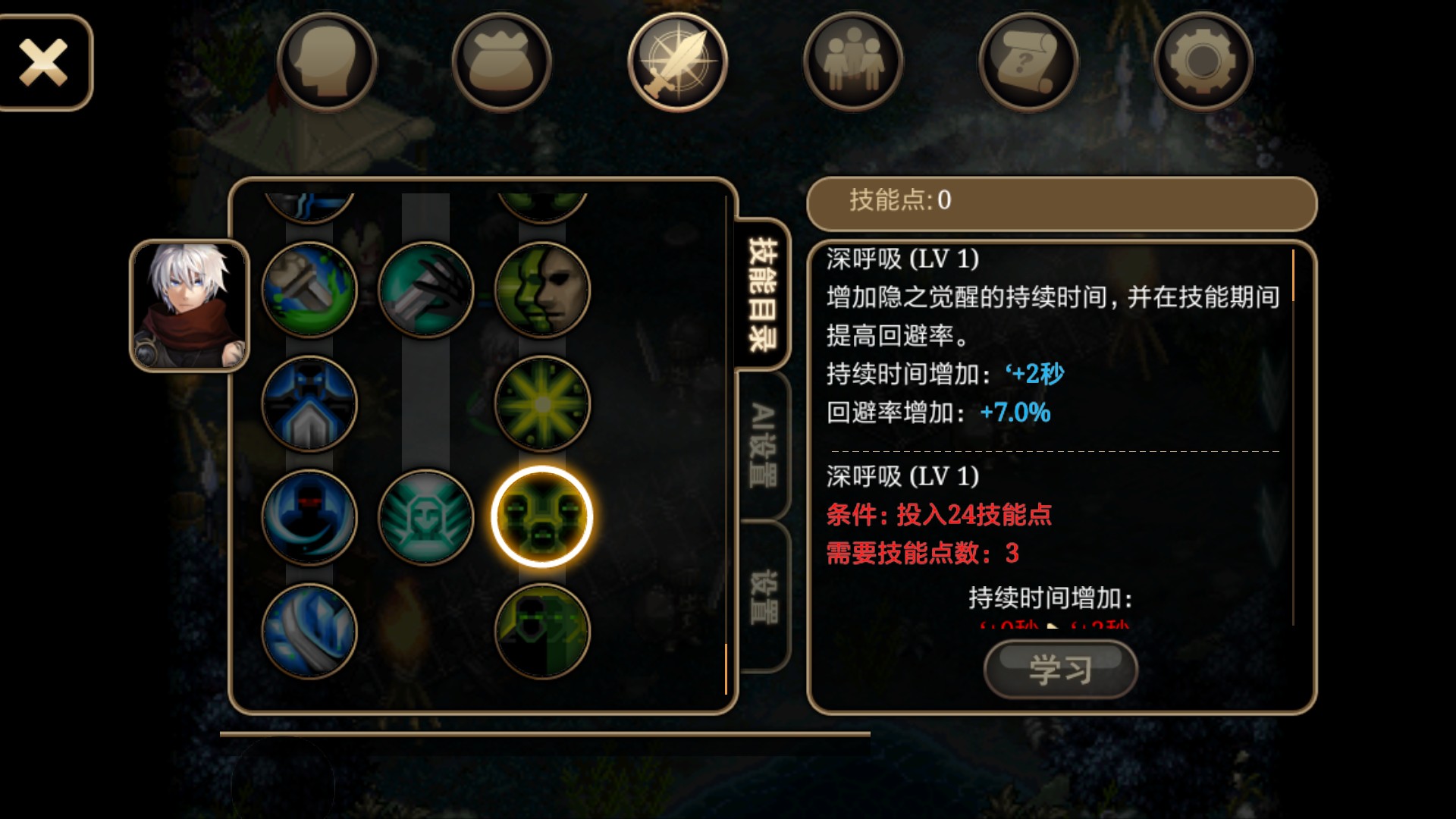Screen dimensions: 1456x819
Task: Select the teal winged statue skill icon
Action: [425, 517]
